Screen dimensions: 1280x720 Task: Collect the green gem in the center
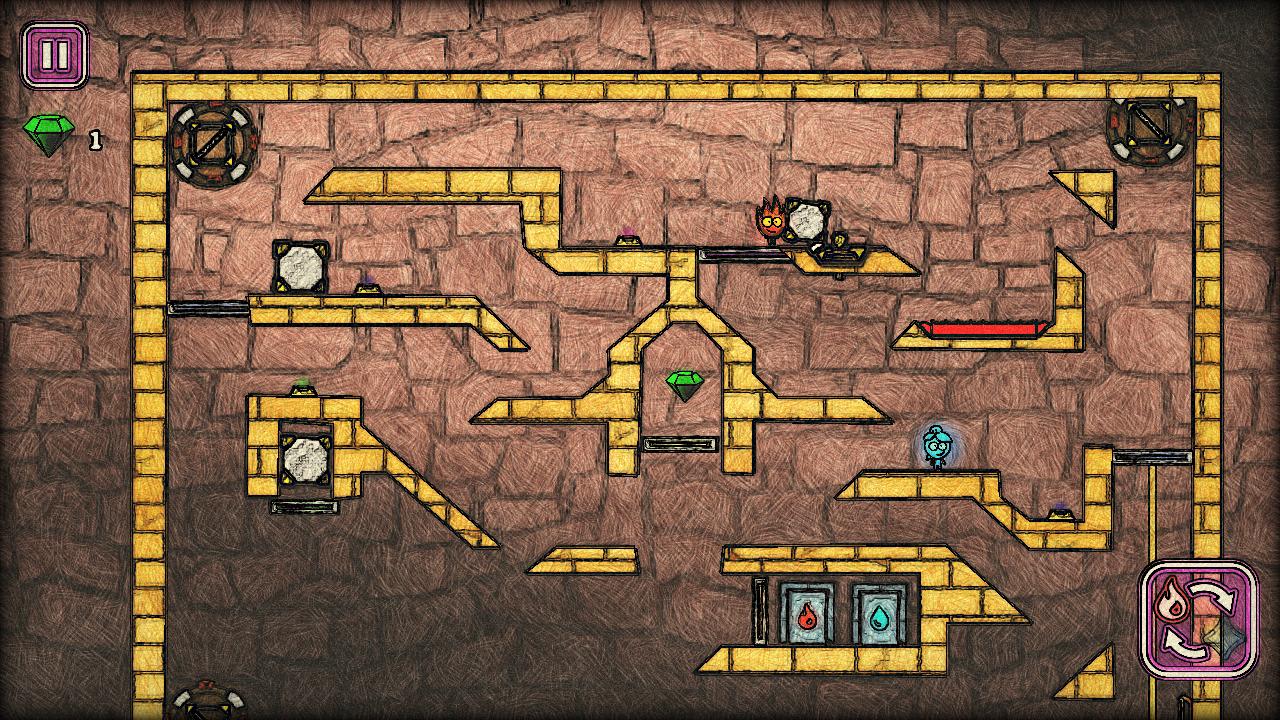[x=684, y=385]
